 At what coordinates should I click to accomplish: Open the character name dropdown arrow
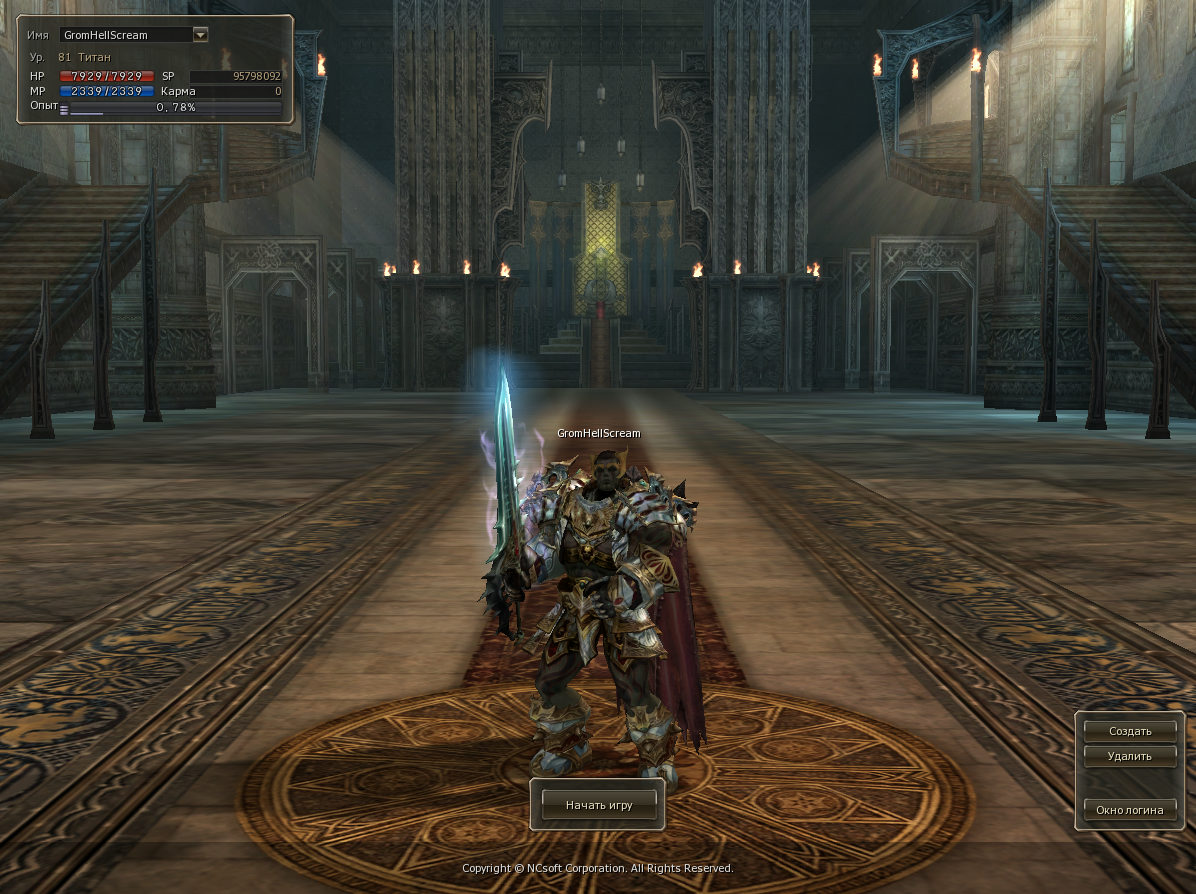pyautogui.click(x=200, y=35)
